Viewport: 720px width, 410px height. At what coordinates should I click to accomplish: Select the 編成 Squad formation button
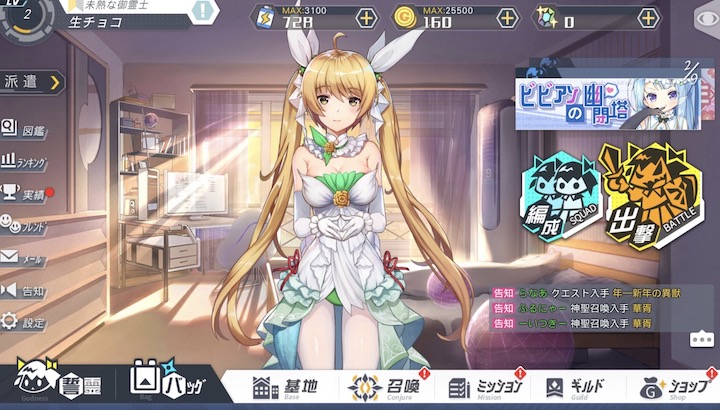coord(557,197)
